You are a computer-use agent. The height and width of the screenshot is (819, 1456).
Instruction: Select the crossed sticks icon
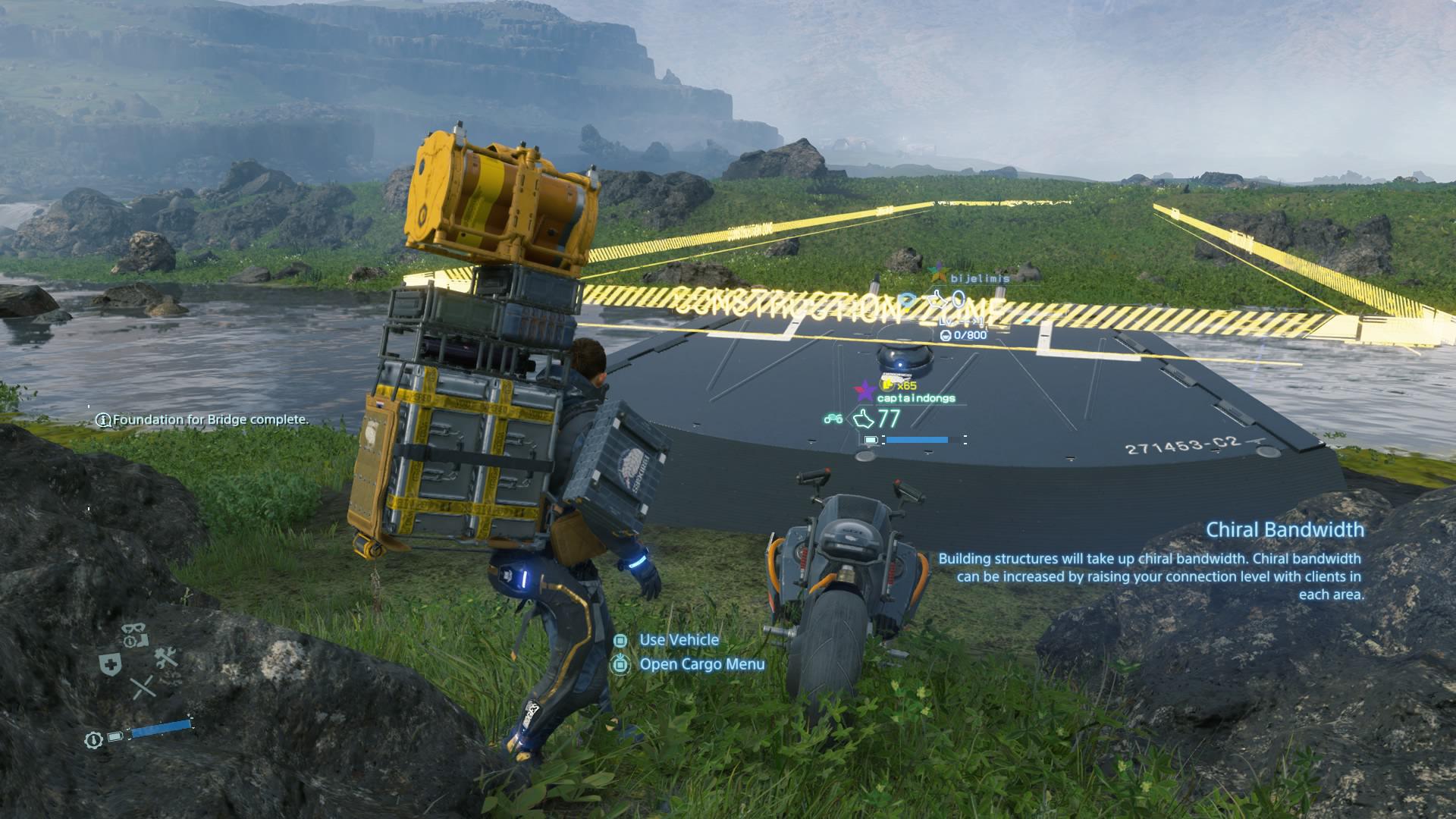[x=142, y=688]
